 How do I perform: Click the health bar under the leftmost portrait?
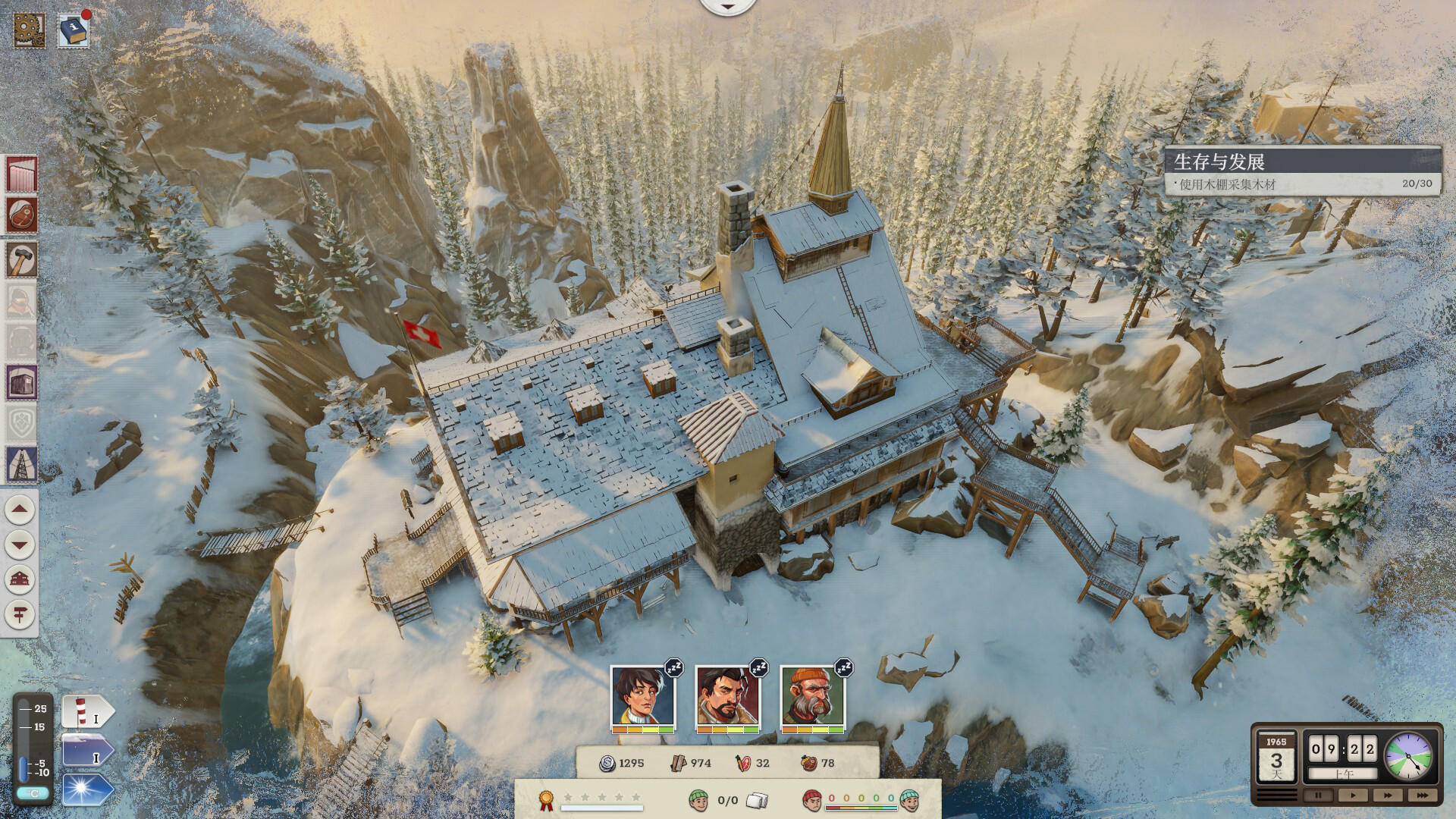pyautogui.click(x=642, y=730)
